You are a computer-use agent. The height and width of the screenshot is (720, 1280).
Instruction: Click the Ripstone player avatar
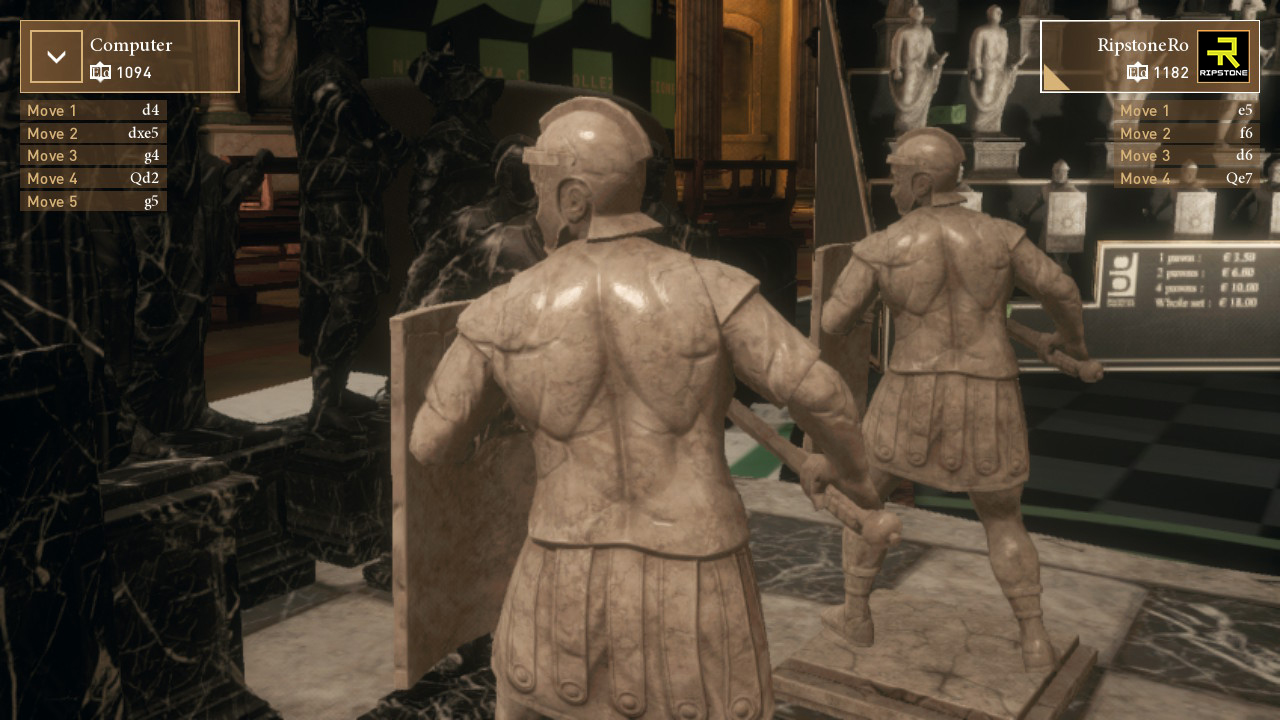(1223, 57)
